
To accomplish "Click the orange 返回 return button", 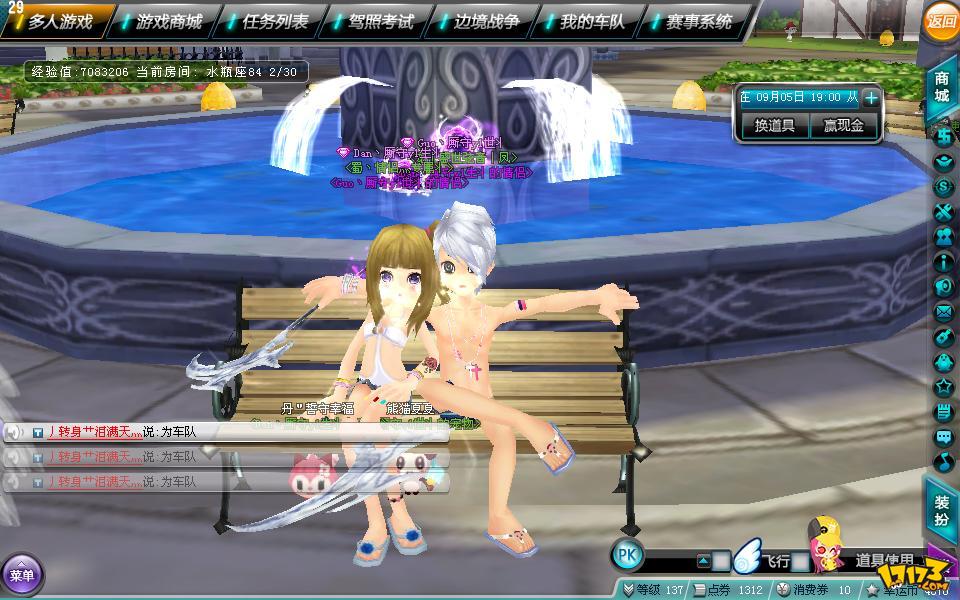I will click(941, 20).
